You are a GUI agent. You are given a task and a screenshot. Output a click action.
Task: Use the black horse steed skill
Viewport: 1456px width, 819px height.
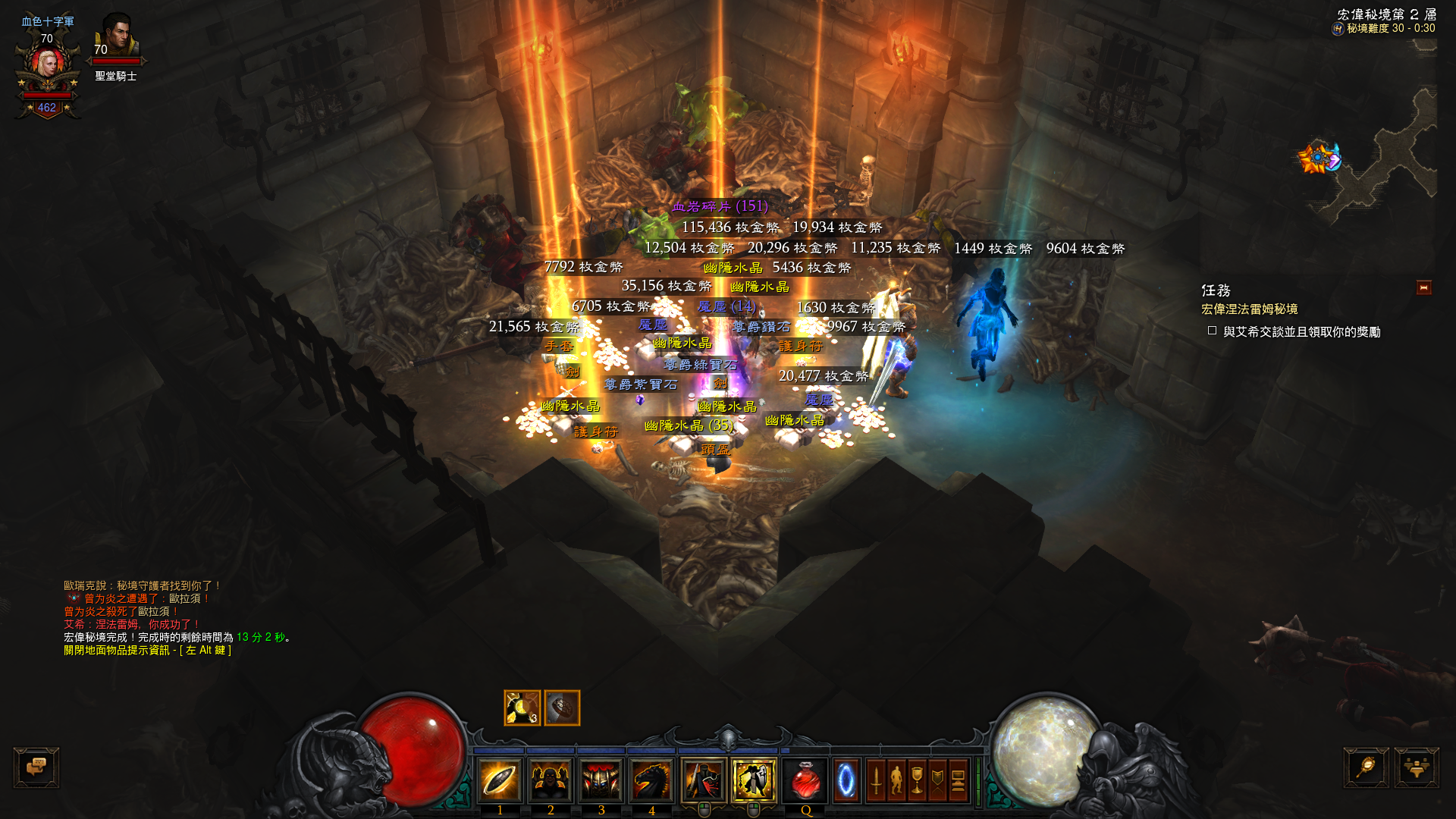click(651, 780)
